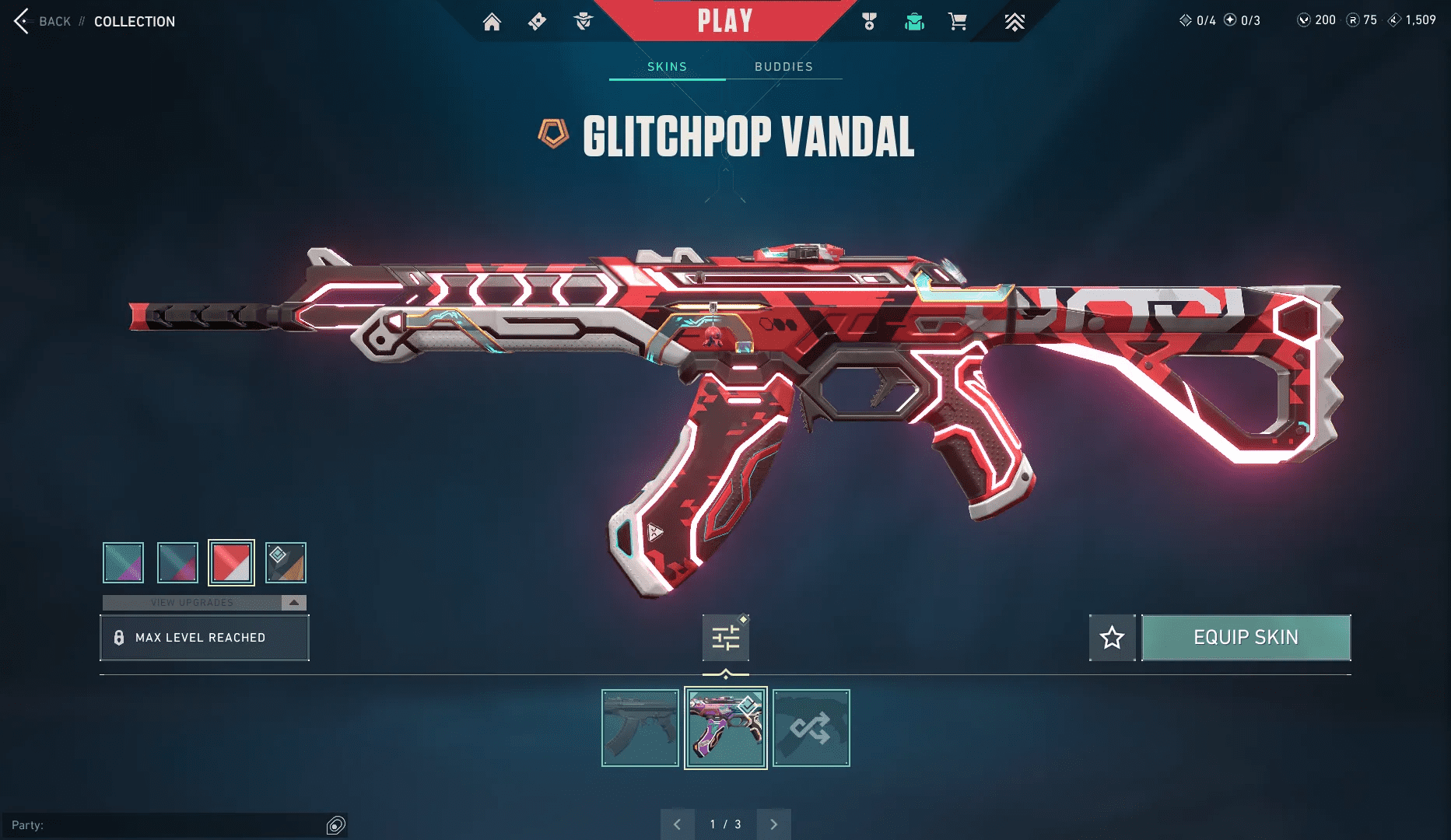Open the Store shopping cart icon

click(x=959, y=22)
